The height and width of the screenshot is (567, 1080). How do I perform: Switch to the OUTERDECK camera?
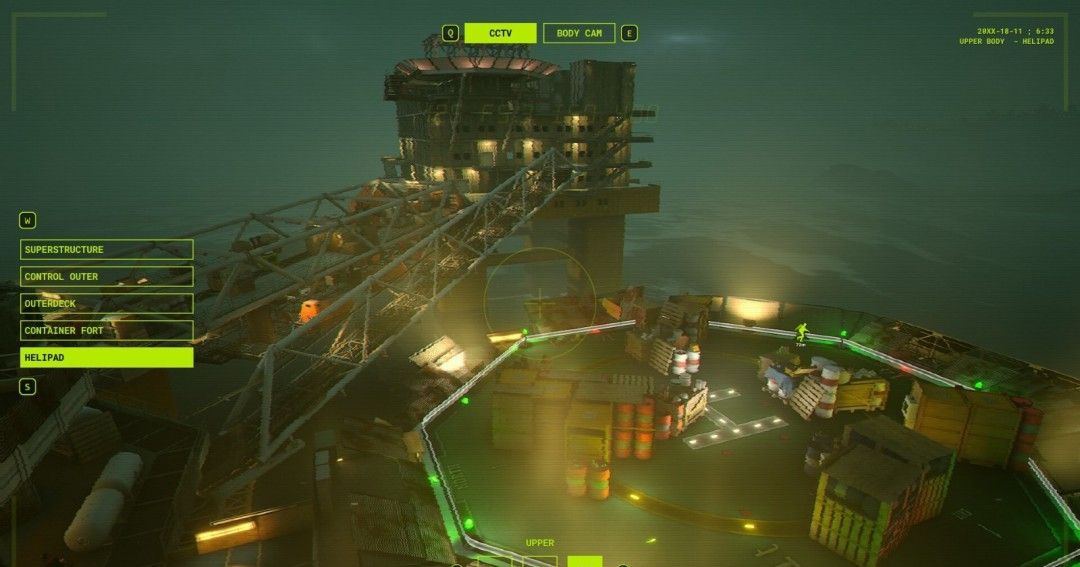pyautogui.click(x=106, y=303)
